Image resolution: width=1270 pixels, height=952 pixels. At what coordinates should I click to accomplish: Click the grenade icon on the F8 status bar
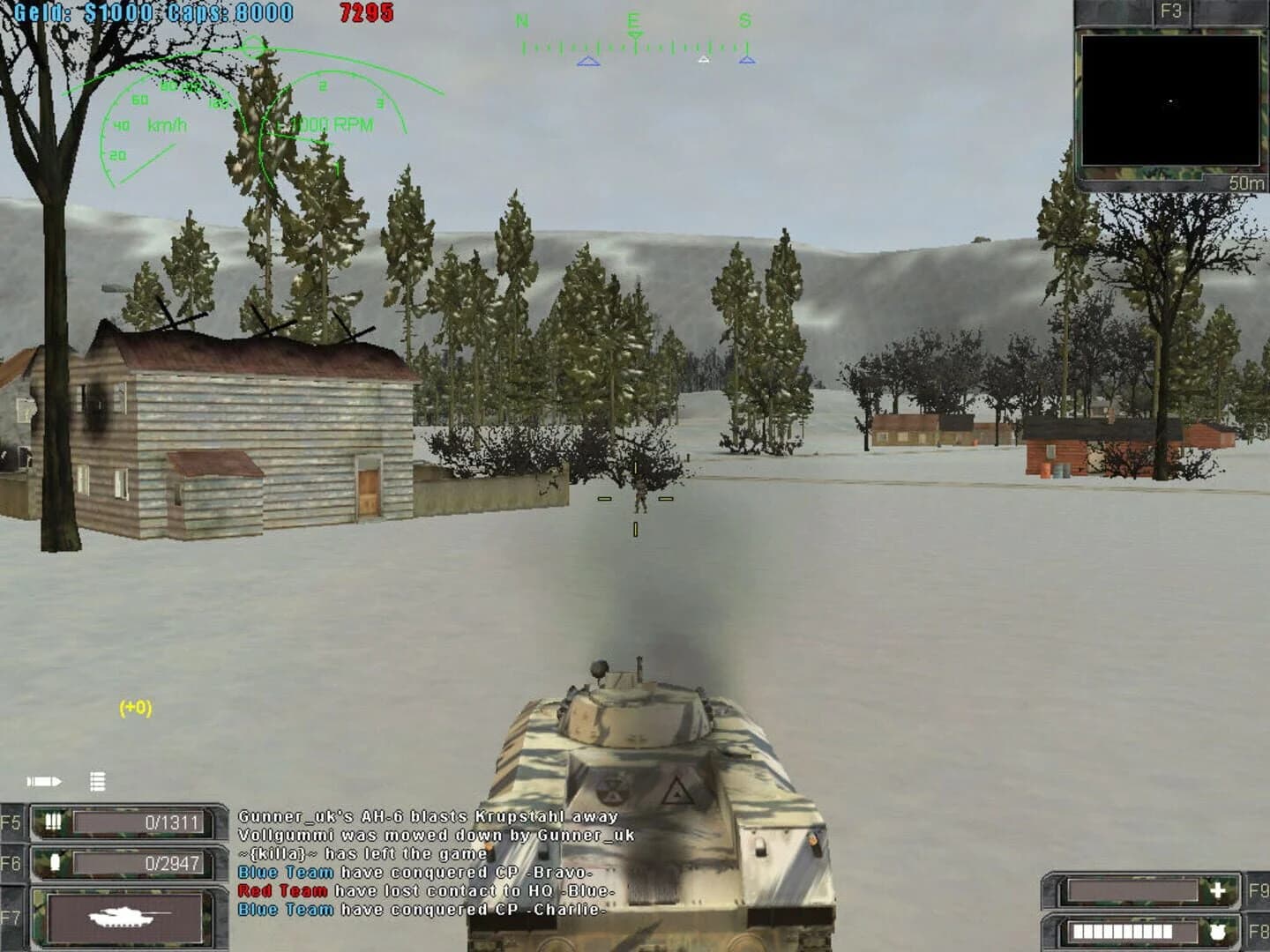1219,932
